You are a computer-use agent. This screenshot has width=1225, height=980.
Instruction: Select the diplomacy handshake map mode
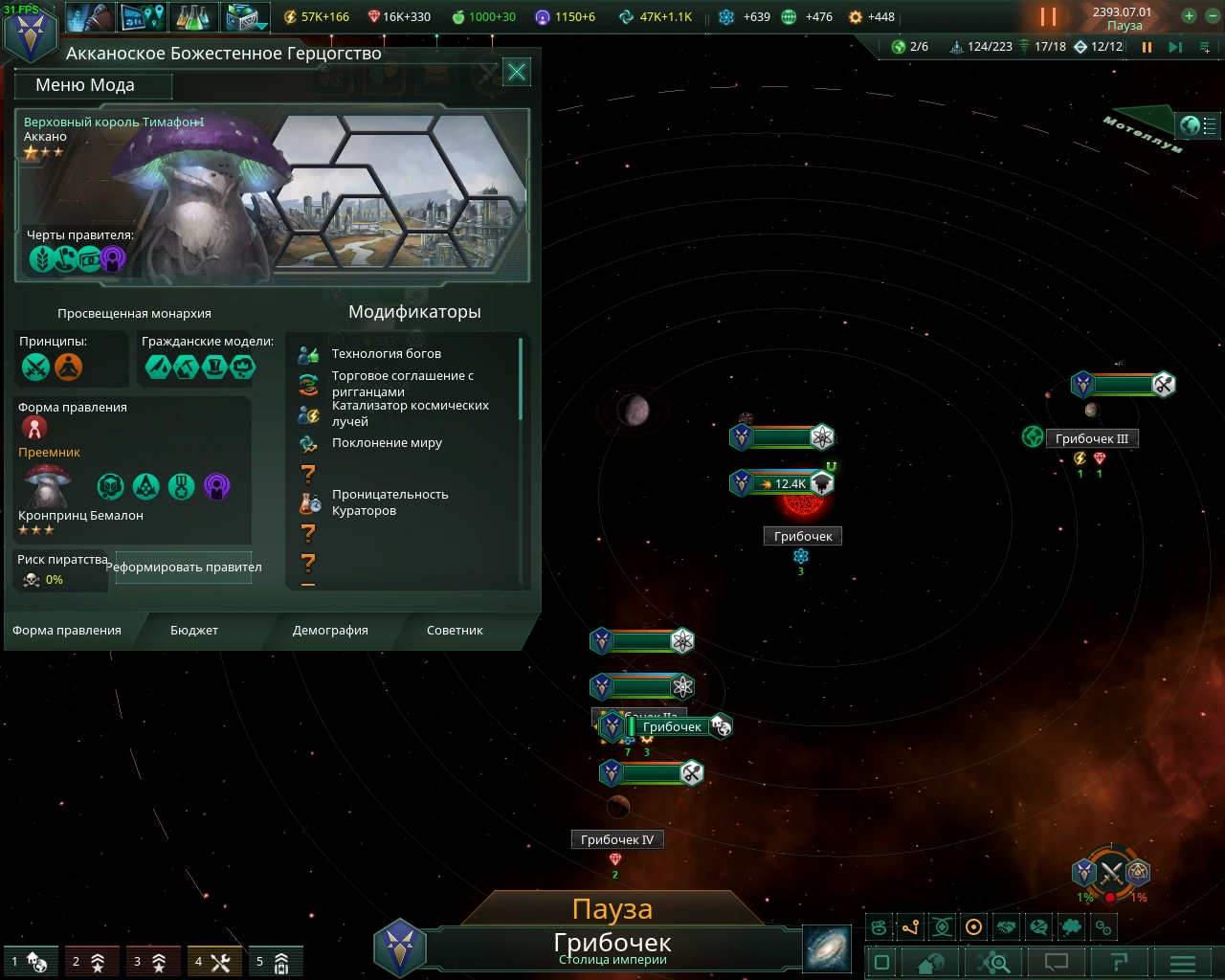point(1006,926)
